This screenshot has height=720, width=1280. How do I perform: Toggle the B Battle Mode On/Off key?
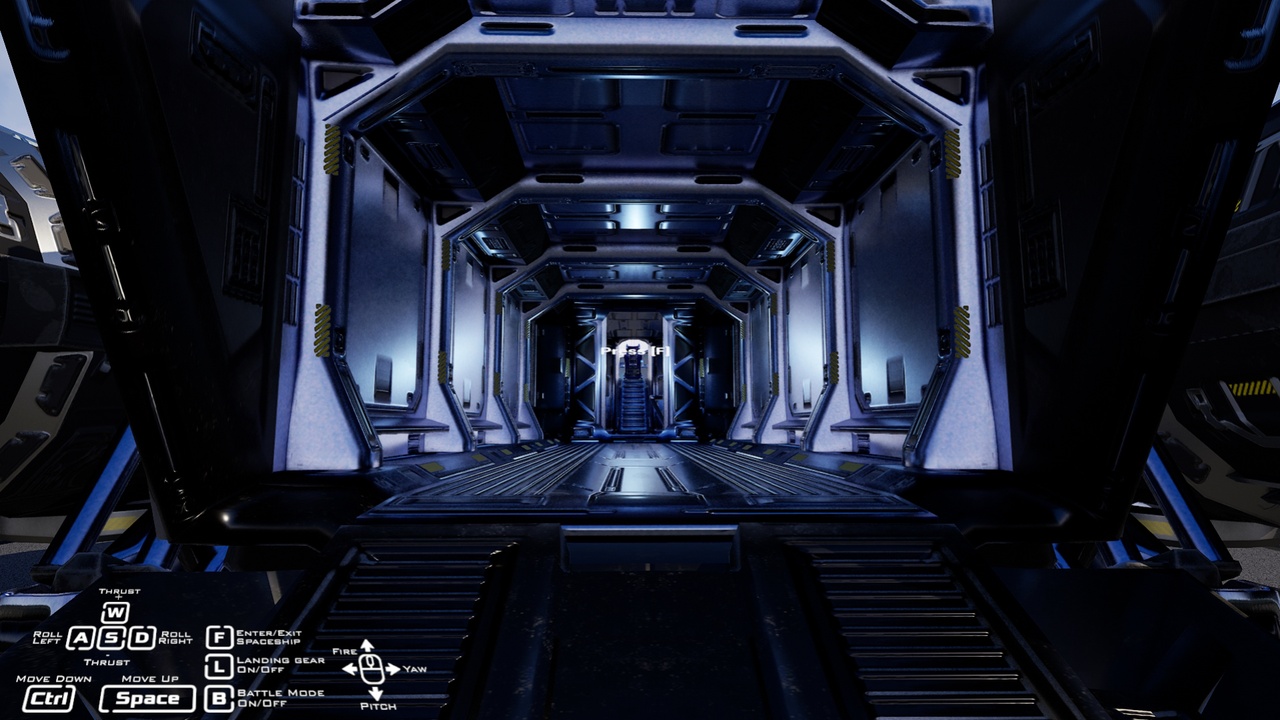218,697
